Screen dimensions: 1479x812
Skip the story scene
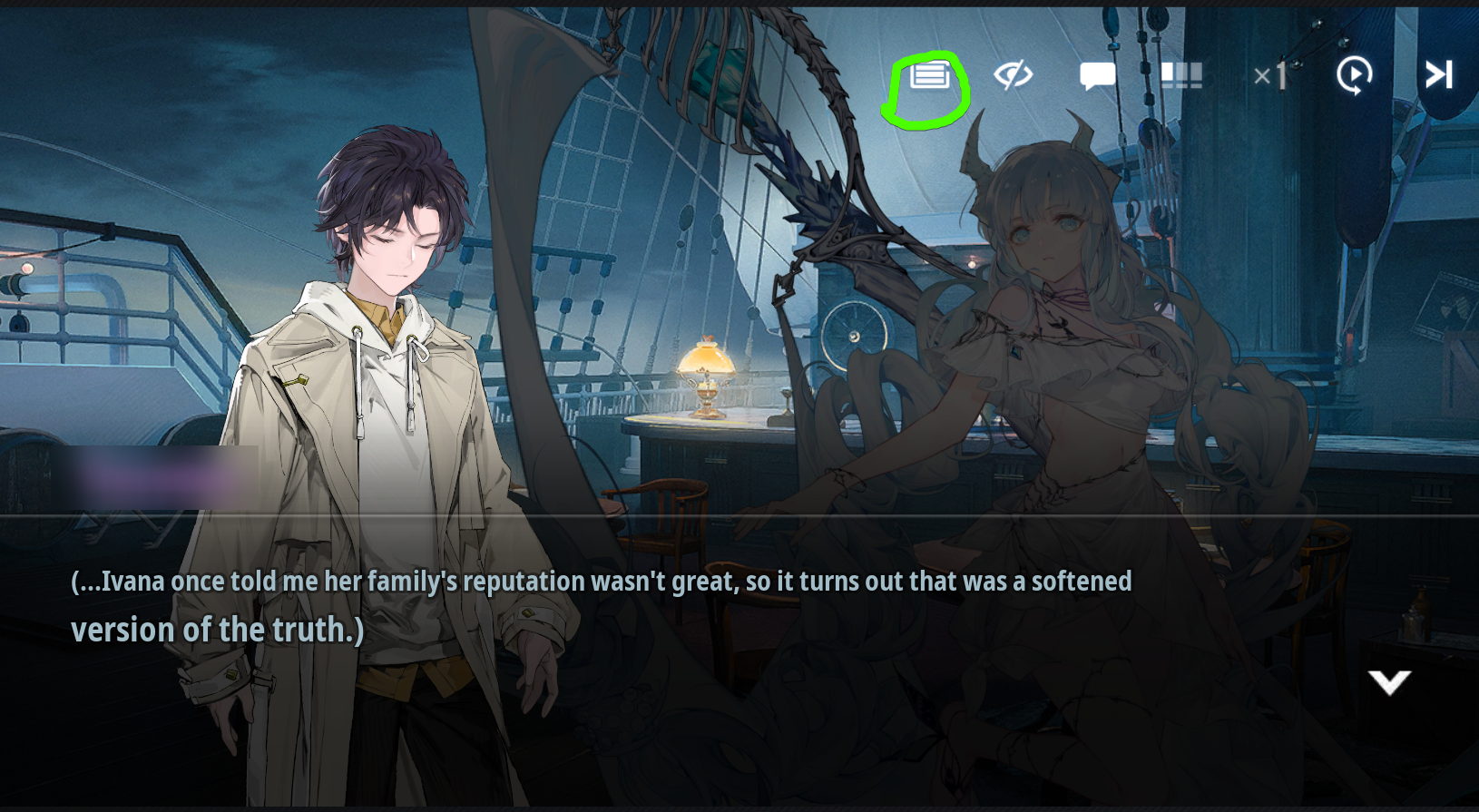point(1438,75)
